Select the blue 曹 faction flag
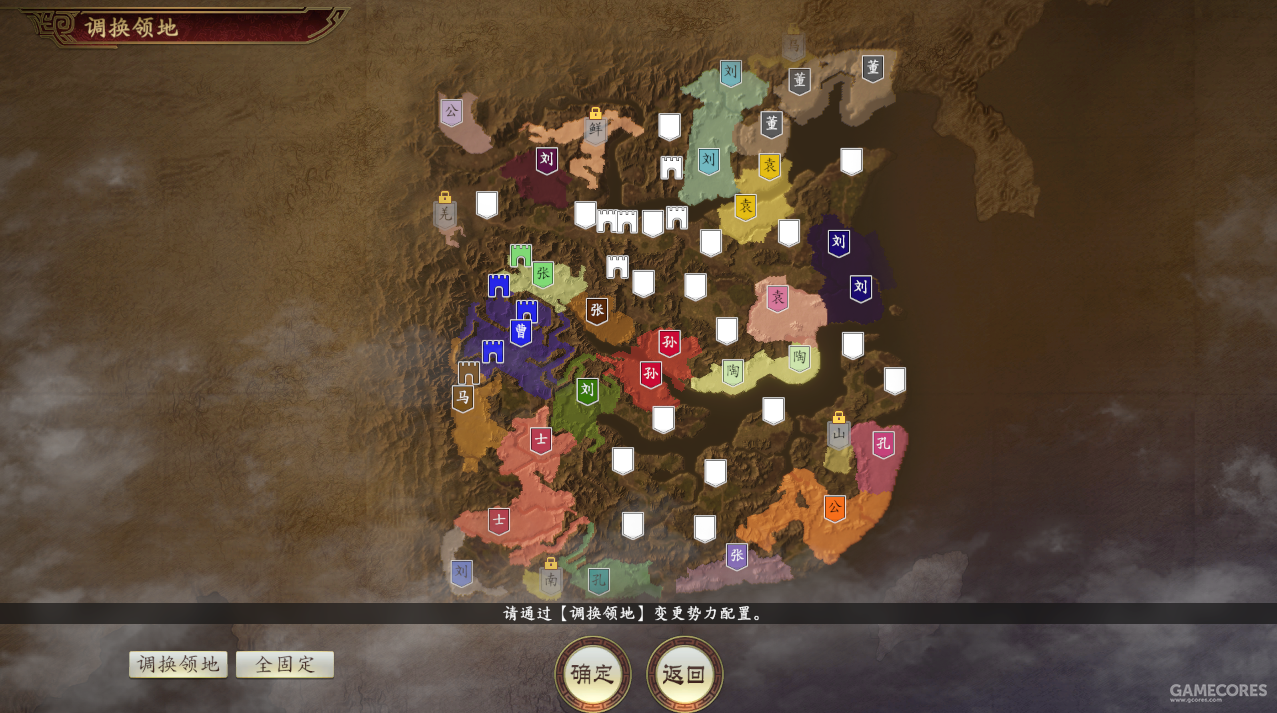This screenshot has width=1277, height=713. (x=521, y=332)
